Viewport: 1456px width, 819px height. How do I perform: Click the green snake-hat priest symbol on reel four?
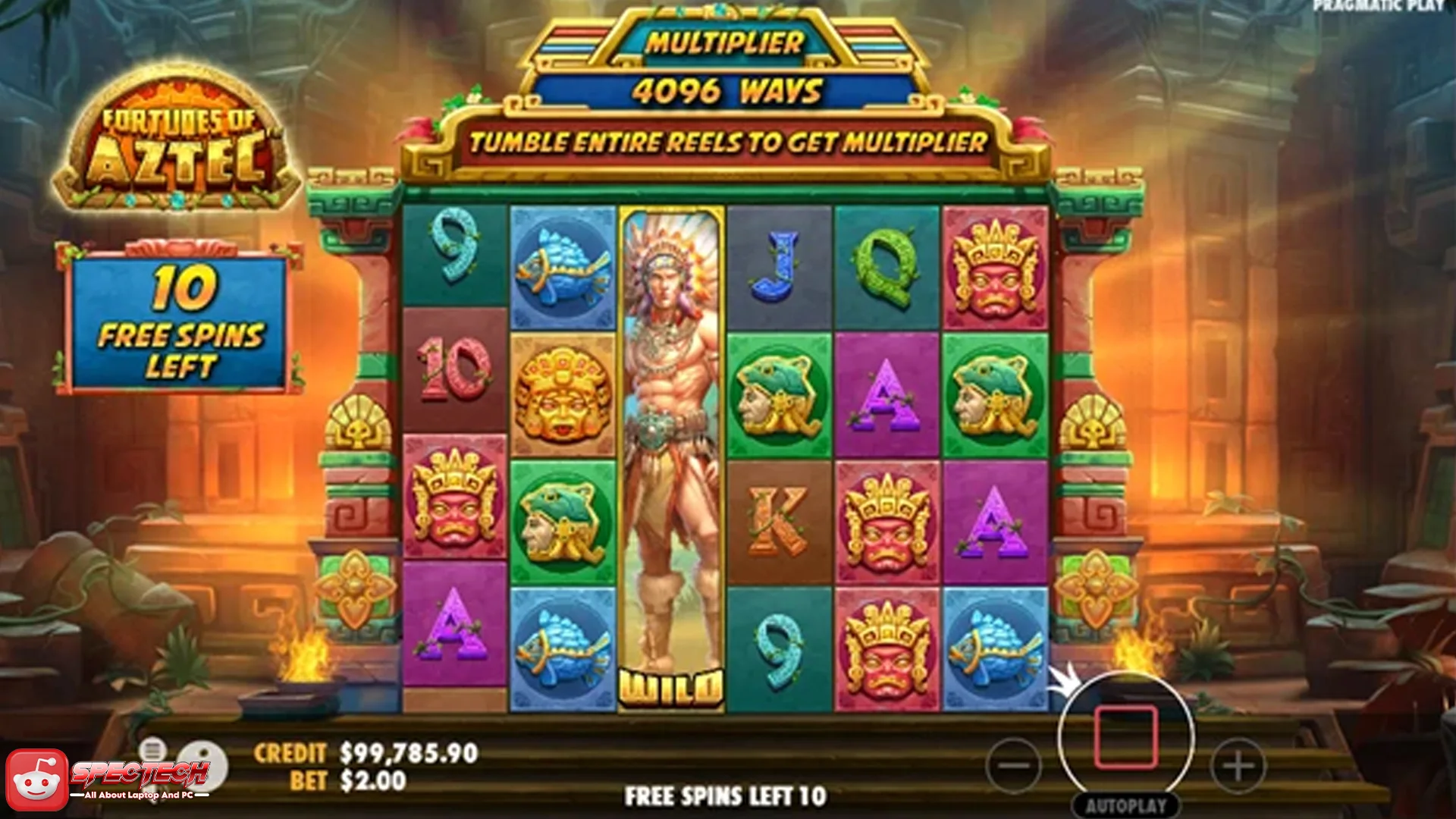point(779,394)
